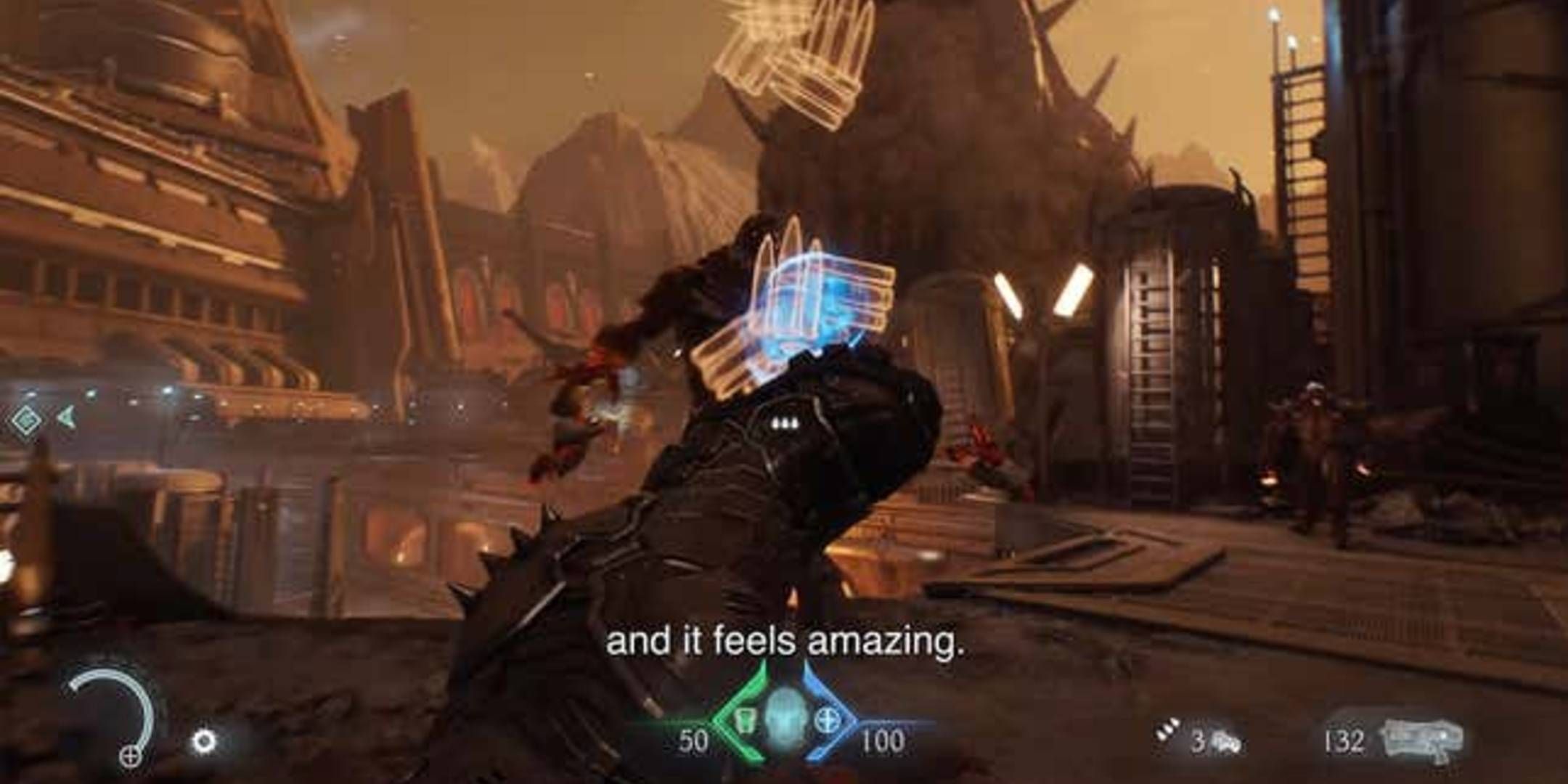This screenshot has height=784, width=1568.
Task: Click the glowing gear-shaped icon
Action: 203,741
